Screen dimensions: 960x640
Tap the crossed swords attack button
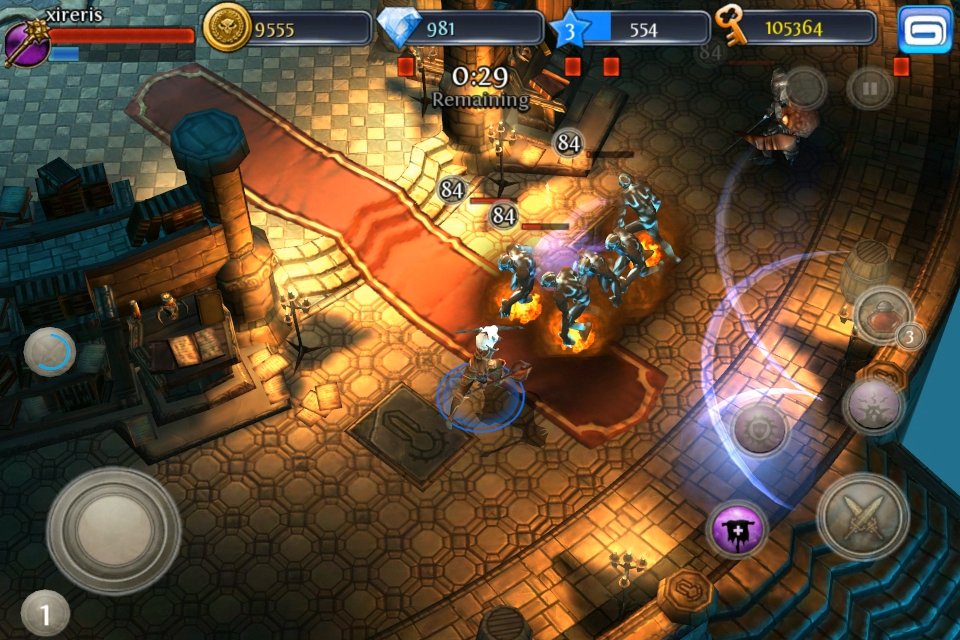[862, 516]
